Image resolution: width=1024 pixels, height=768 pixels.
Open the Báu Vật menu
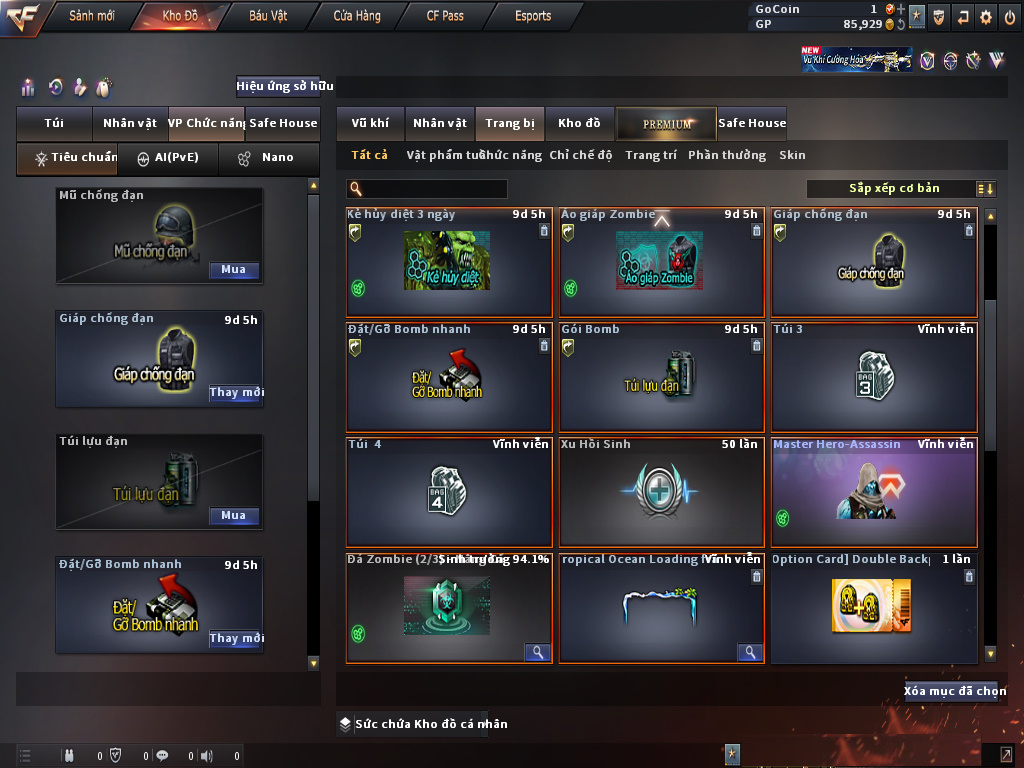268,16
